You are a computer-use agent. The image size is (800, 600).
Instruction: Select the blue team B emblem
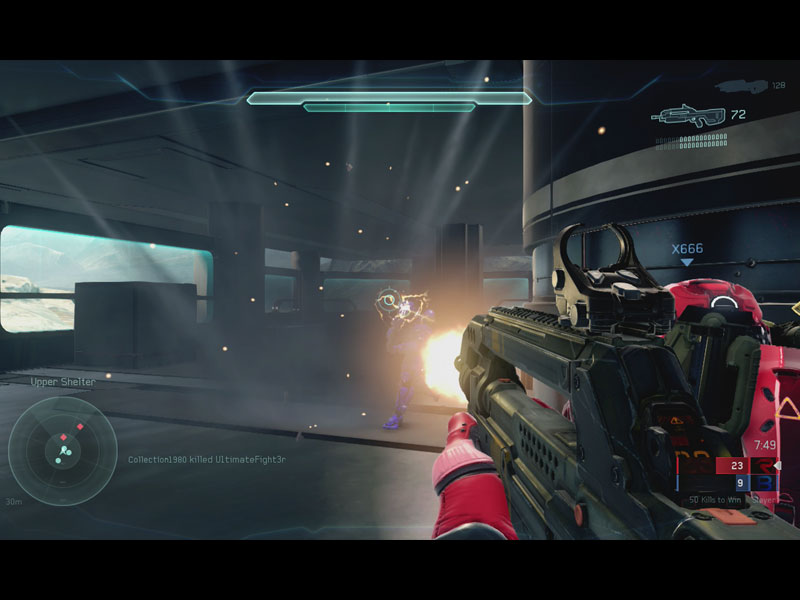coord(767,483)
